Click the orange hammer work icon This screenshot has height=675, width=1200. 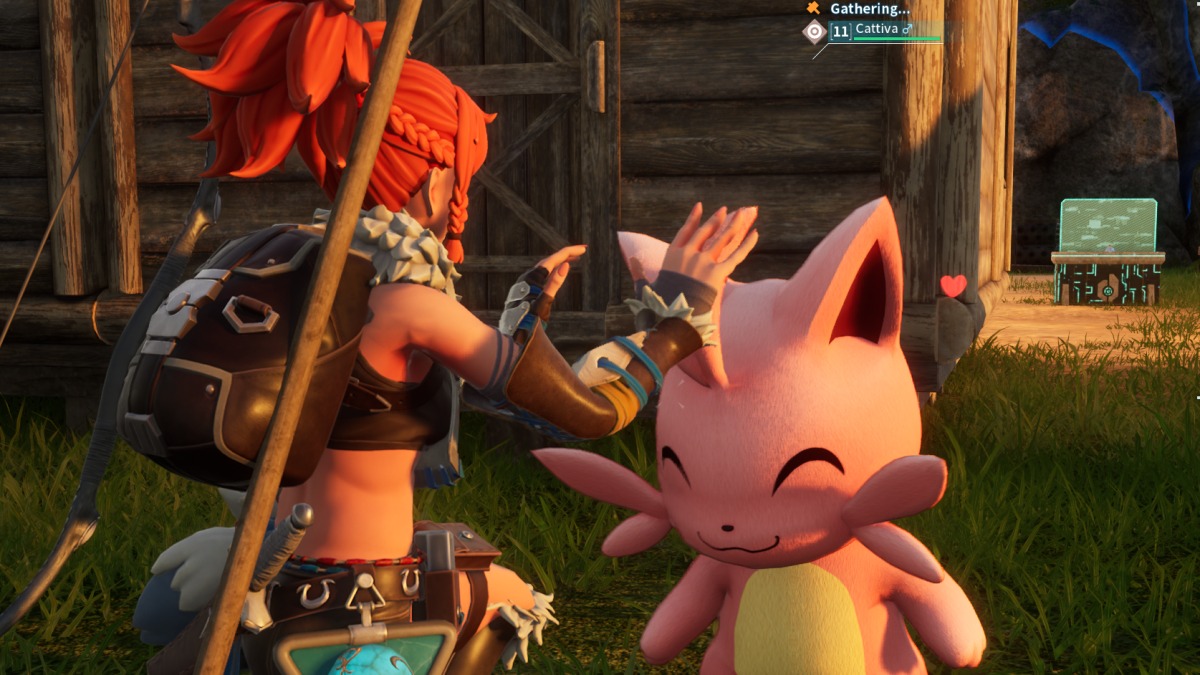pos(814,8)
